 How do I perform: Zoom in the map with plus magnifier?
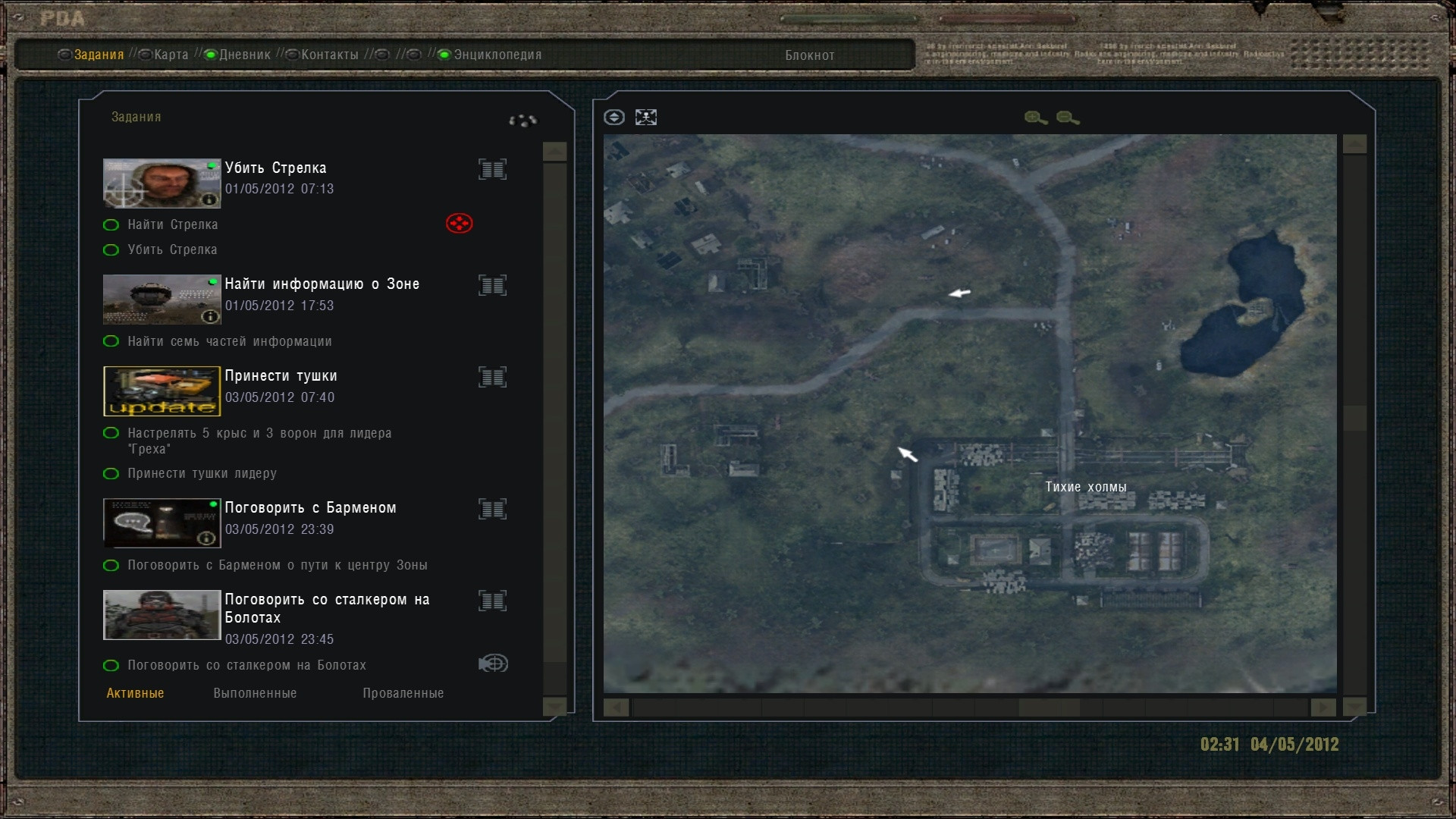pyautogui.click(x=1035, y=118)
